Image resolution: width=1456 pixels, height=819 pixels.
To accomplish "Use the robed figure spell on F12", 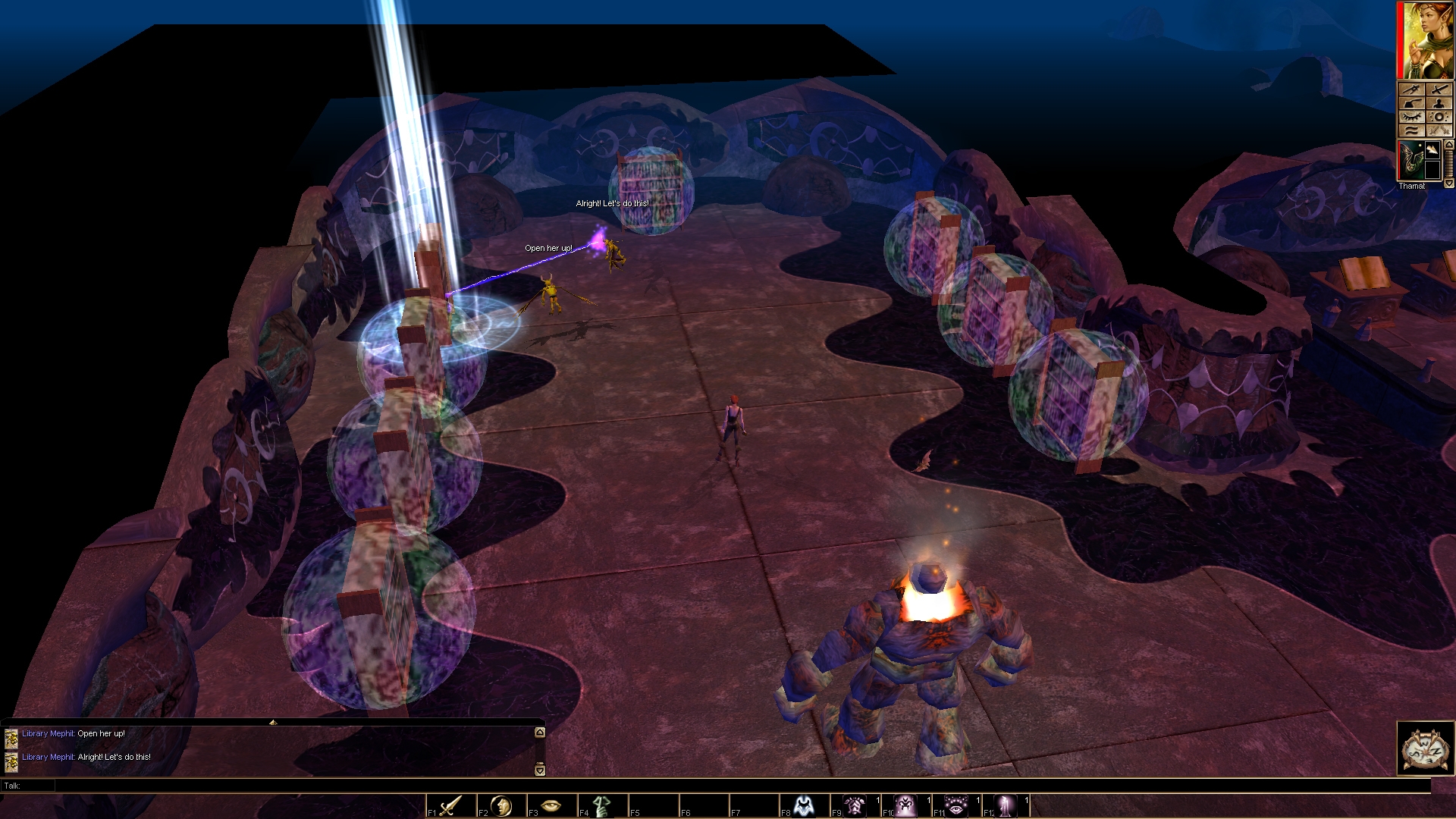I will tap(1006, 805).
